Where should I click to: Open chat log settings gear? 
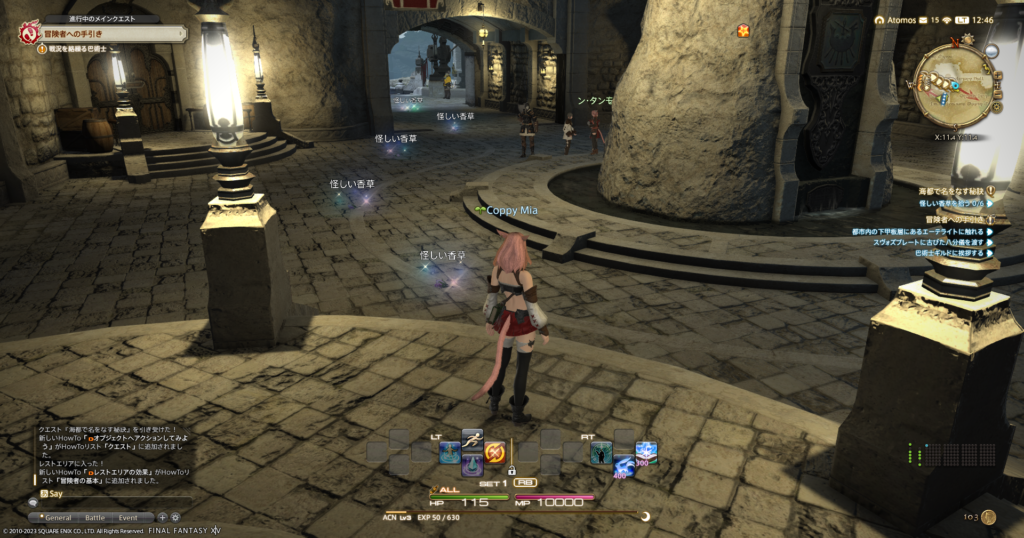(175, 517)
